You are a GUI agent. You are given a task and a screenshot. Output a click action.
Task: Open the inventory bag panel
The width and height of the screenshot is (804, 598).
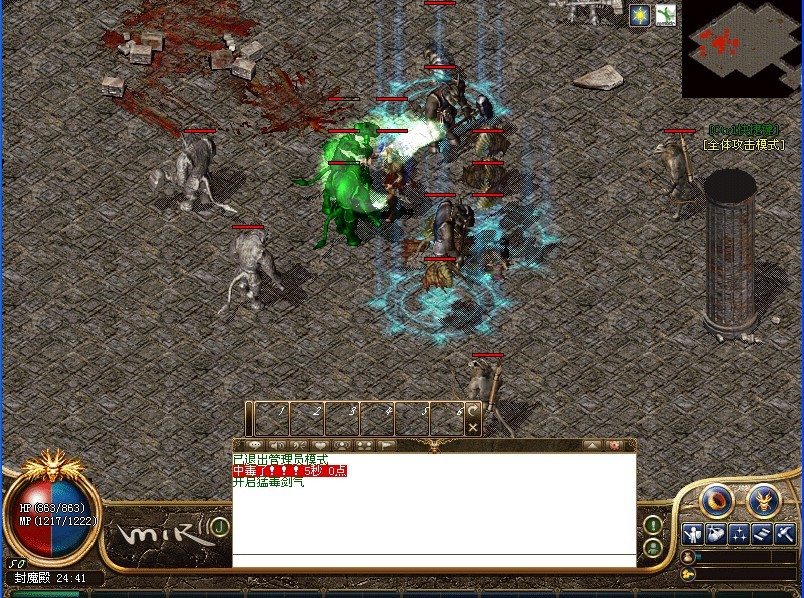(x=715, y=534)
